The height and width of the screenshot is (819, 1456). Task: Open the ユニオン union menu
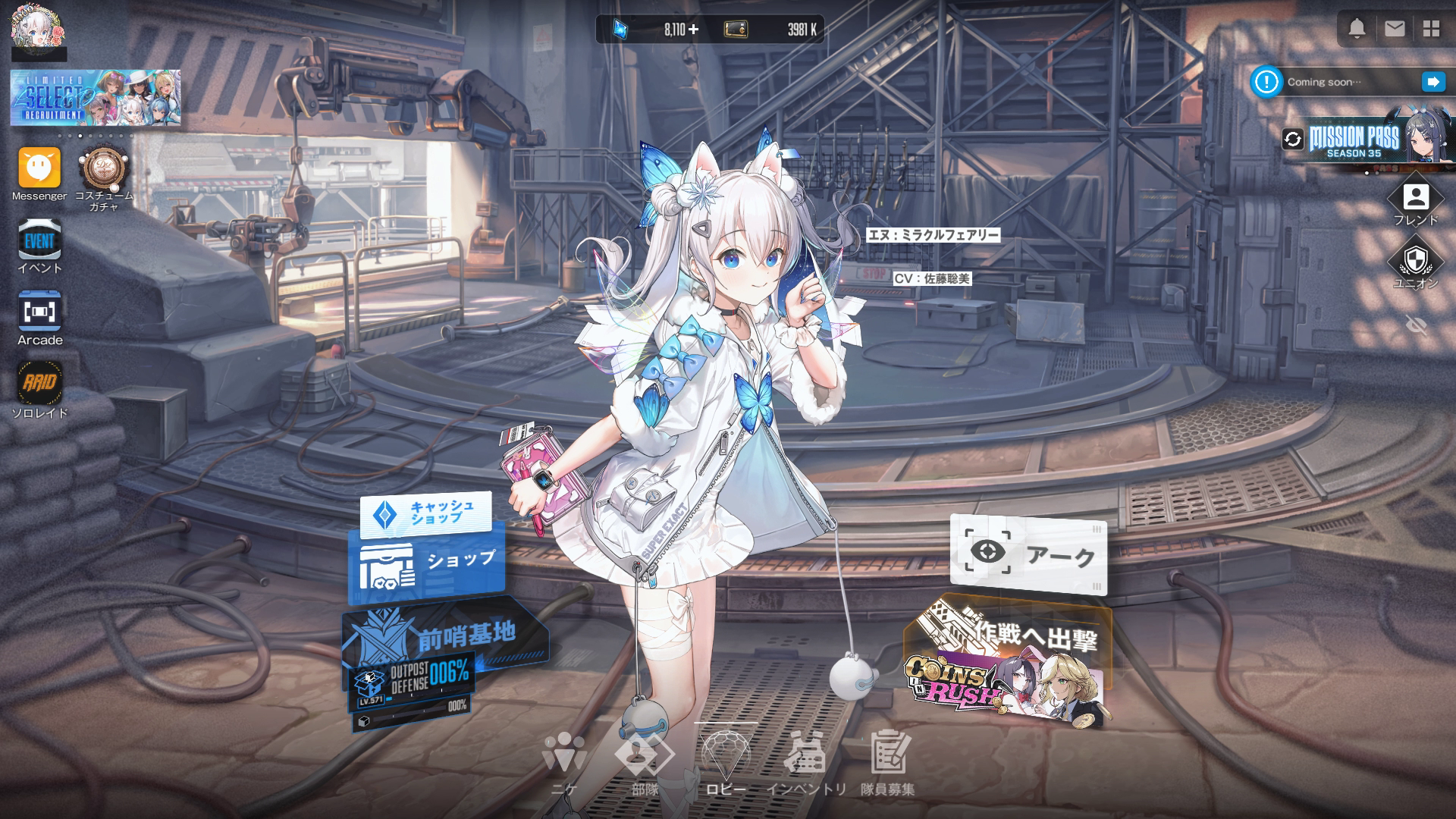1415,262
